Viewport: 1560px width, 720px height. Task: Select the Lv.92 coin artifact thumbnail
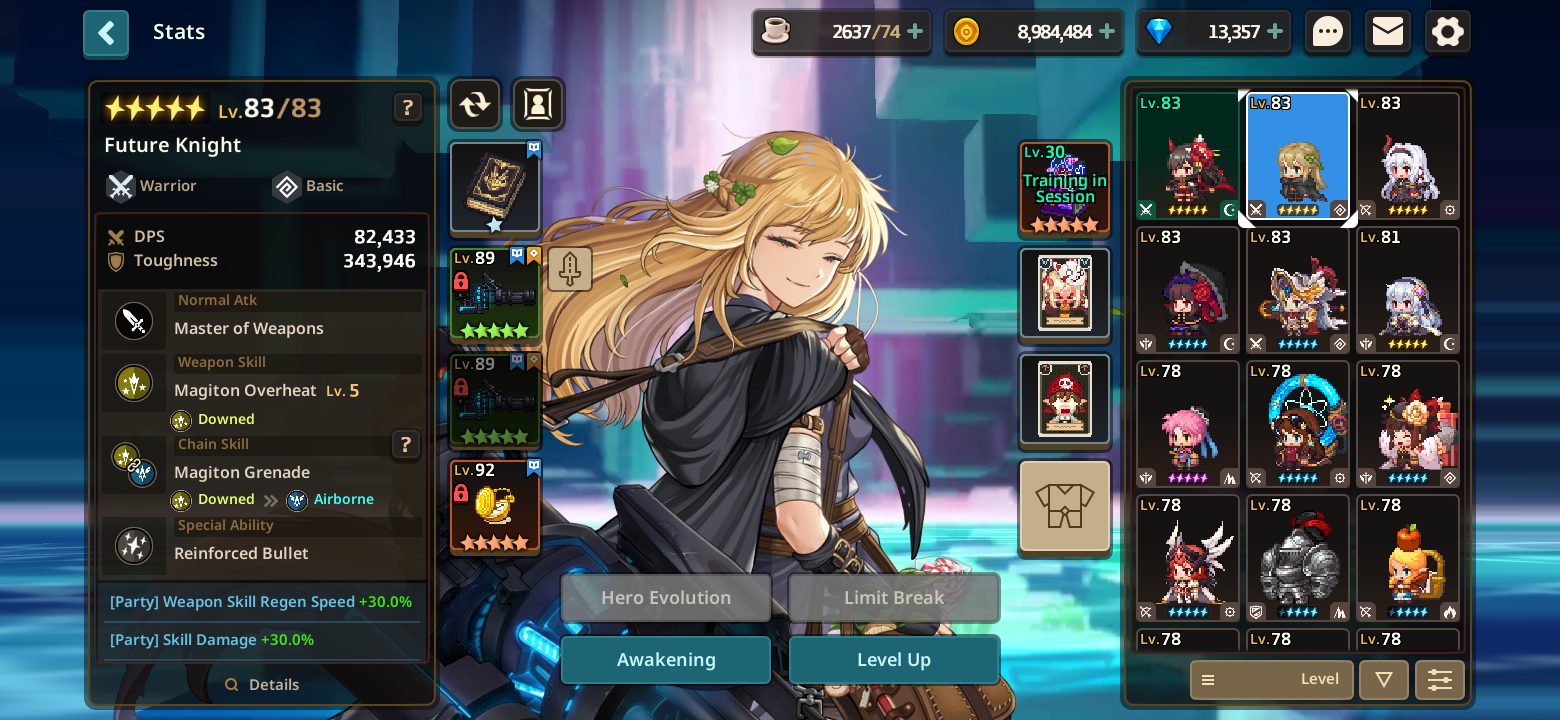tap(494, 506)
